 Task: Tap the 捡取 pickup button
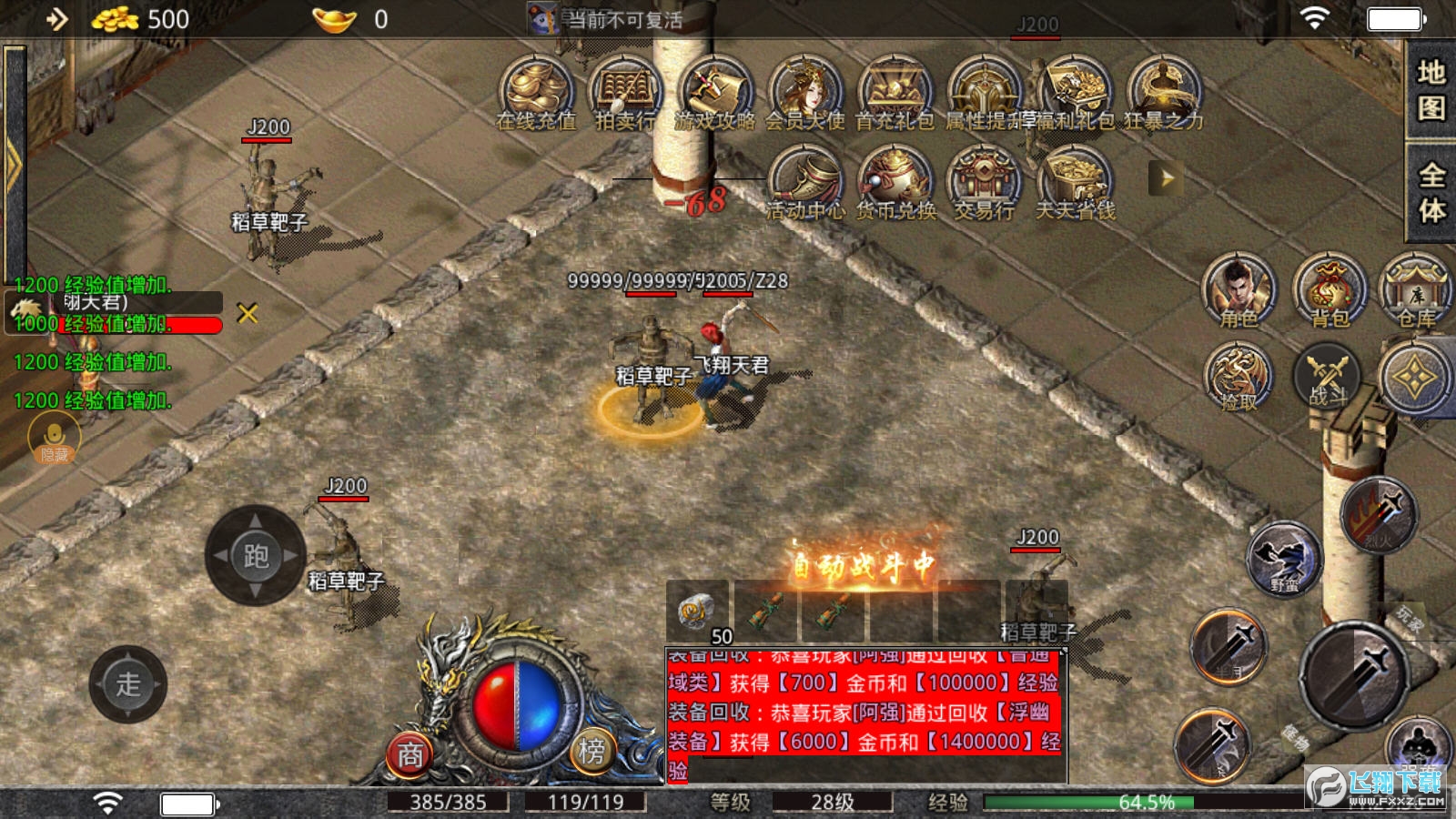pos(1238,378)
